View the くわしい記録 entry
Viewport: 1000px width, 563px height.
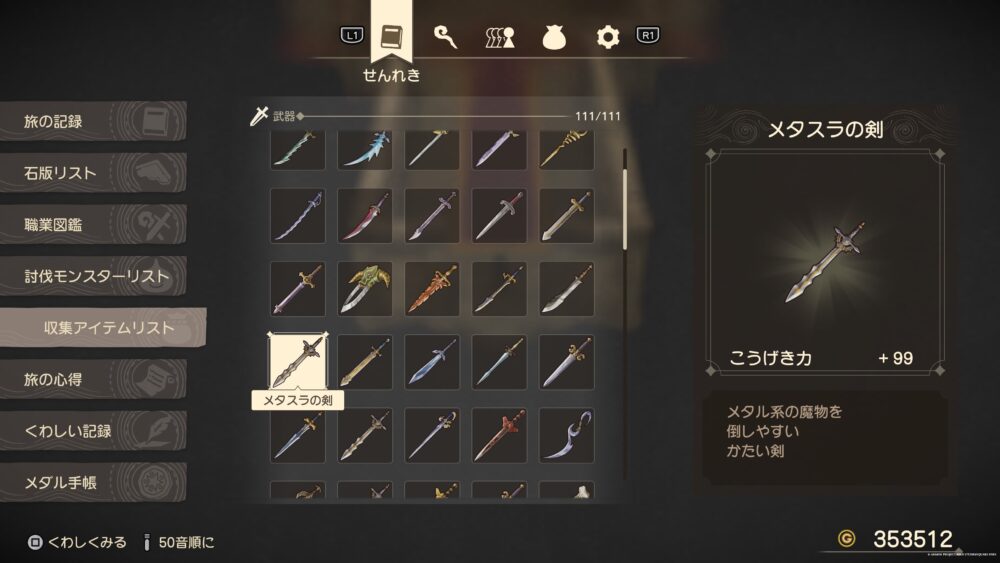(90, 432)
